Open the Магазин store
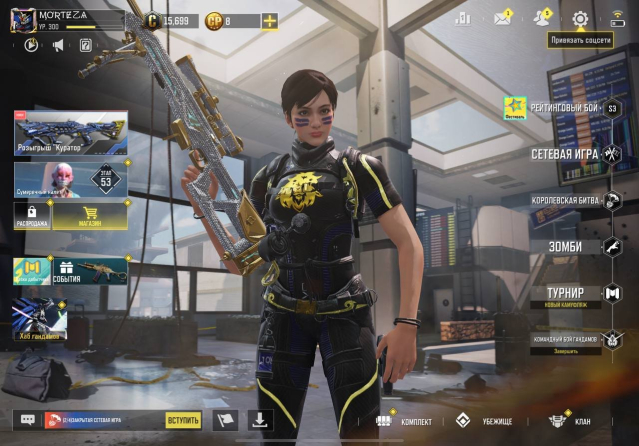Image resolution: width=639 pixels, height=446 pixels. pos(90,213)
